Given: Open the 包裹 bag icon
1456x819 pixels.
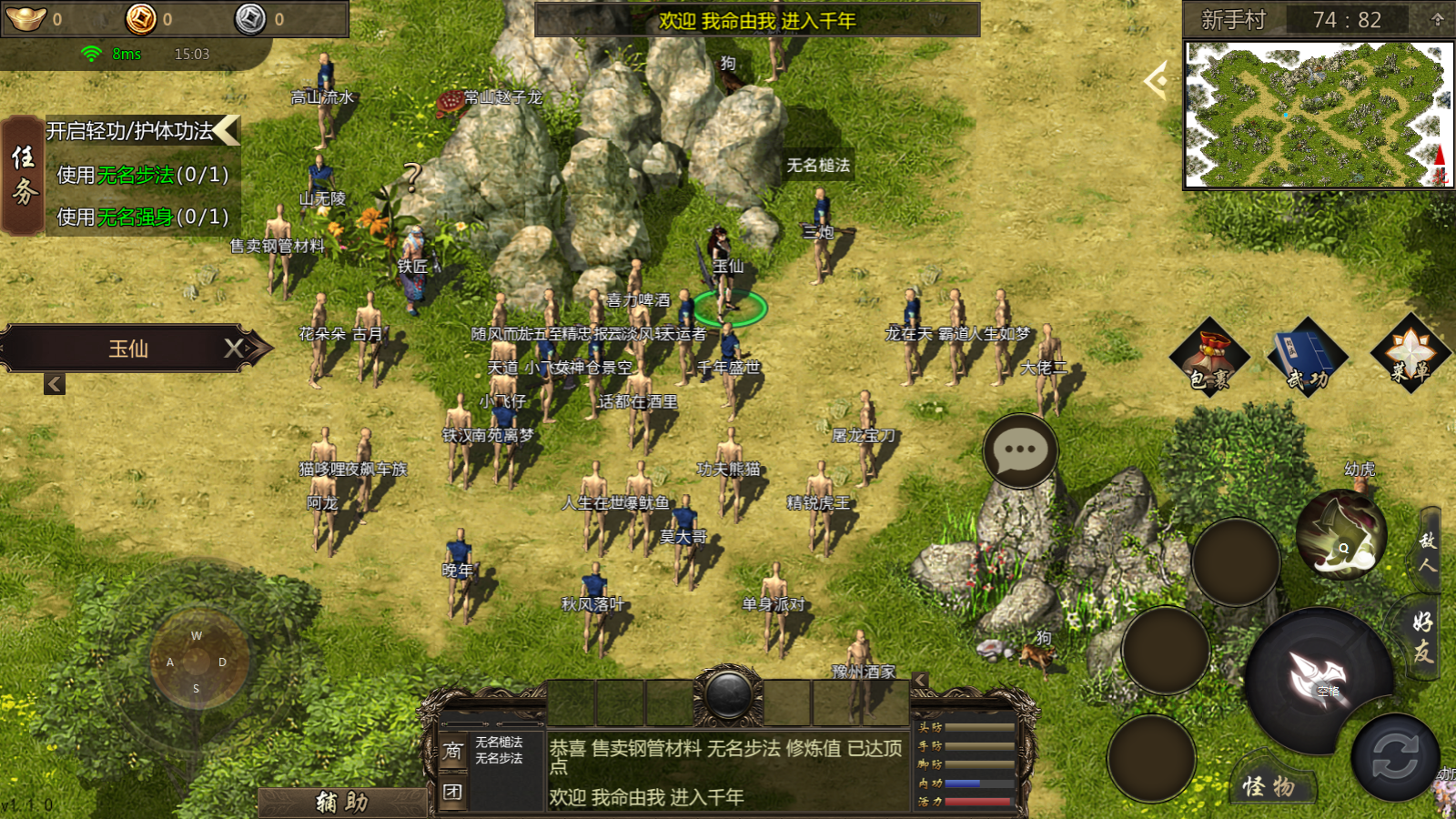Looking at the screenshot, I should 1209,358.
